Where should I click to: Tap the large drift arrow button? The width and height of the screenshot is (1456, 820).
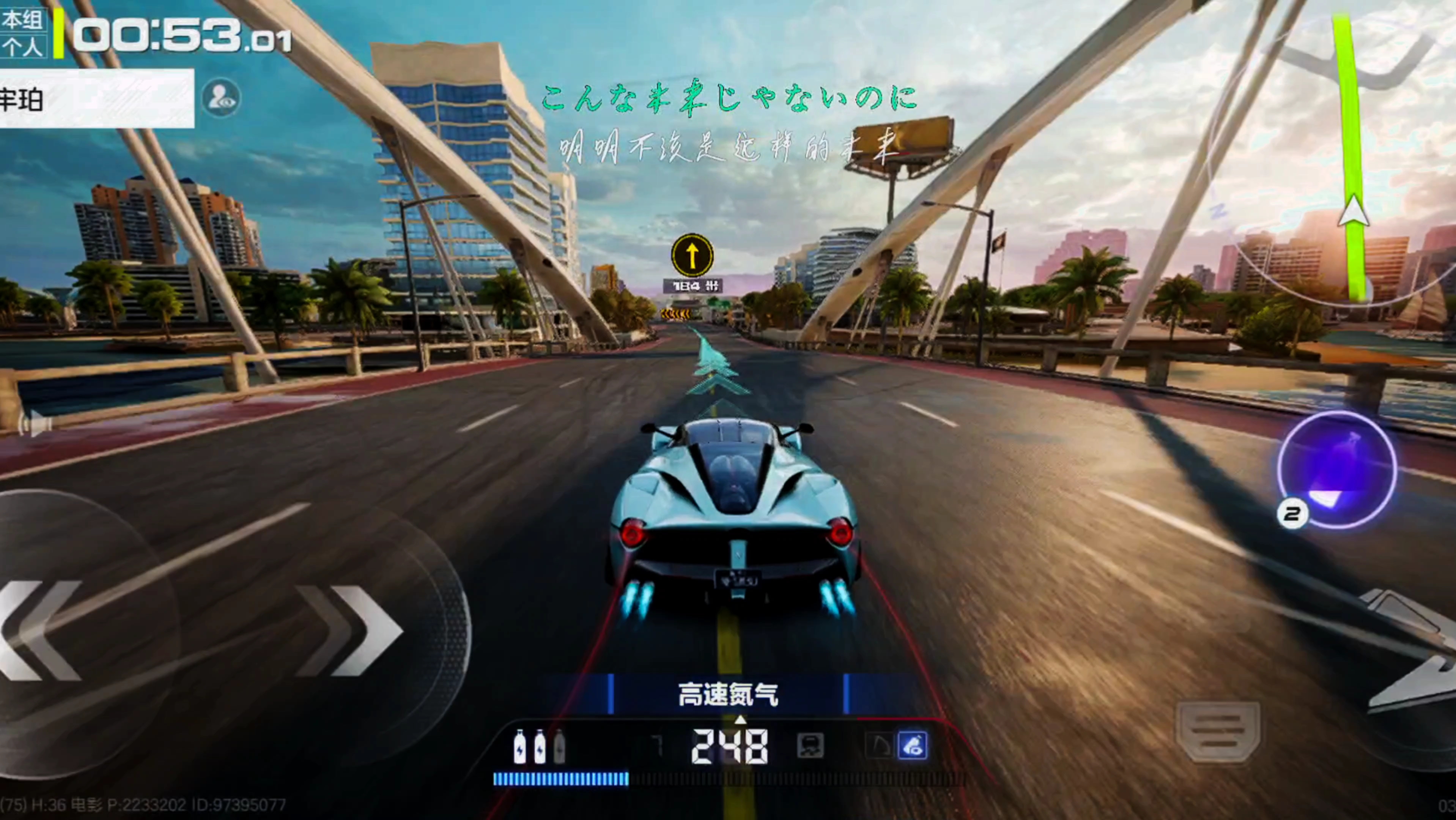(x=1413, y=650)
